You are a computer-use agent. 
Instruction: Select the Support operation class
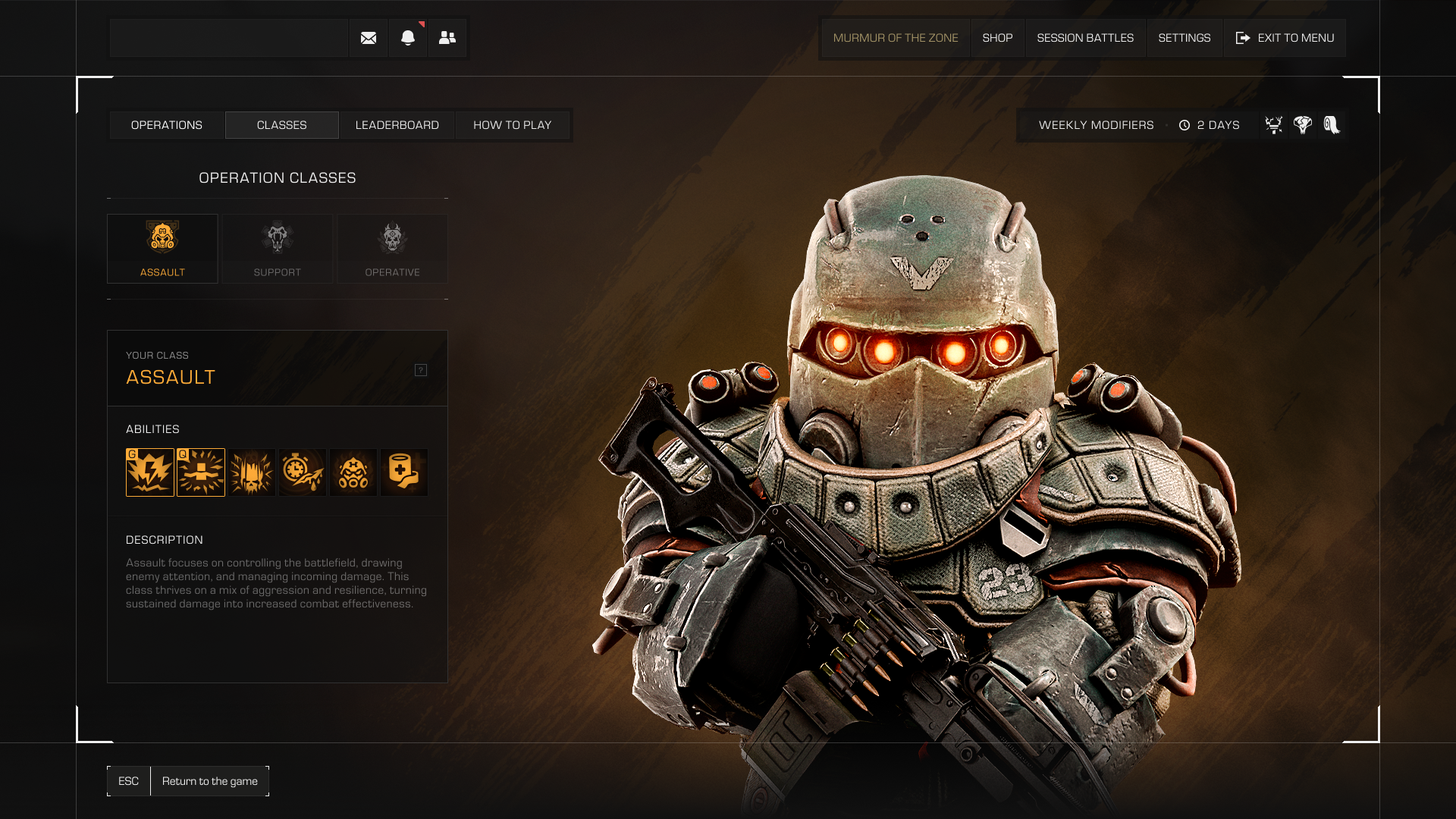pyautogui.click(x=277, y=248)
